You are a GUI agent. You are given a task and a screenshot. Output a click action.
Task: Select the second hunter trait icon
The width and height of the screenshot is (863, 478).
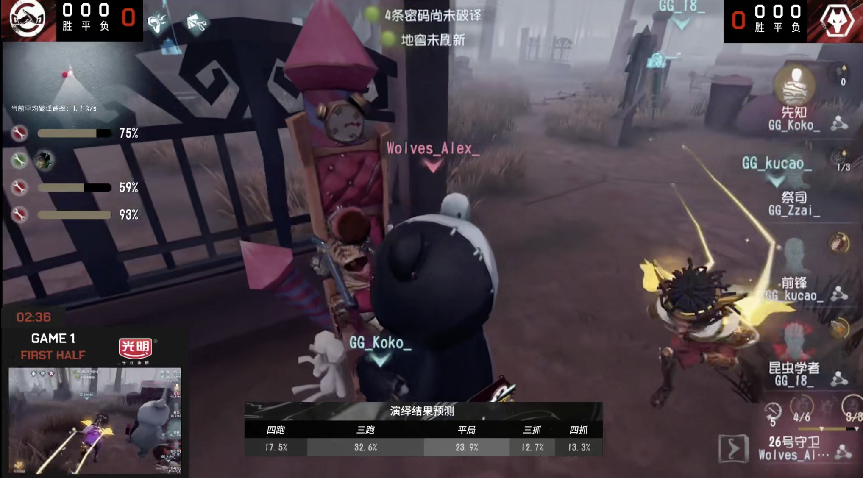pyautogui.click(x=197, y=21)
